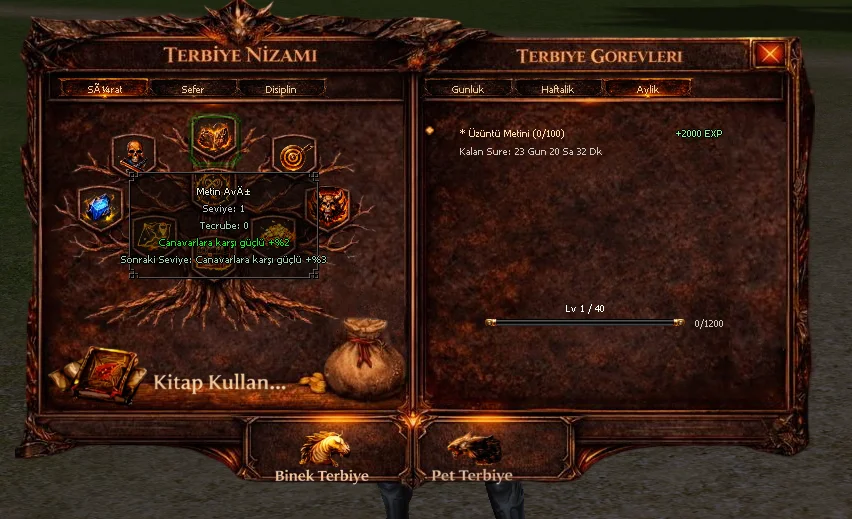Screen dimensions: 852x519
Task: Show the Gunluk daily quests
Action: pos(467,89)
